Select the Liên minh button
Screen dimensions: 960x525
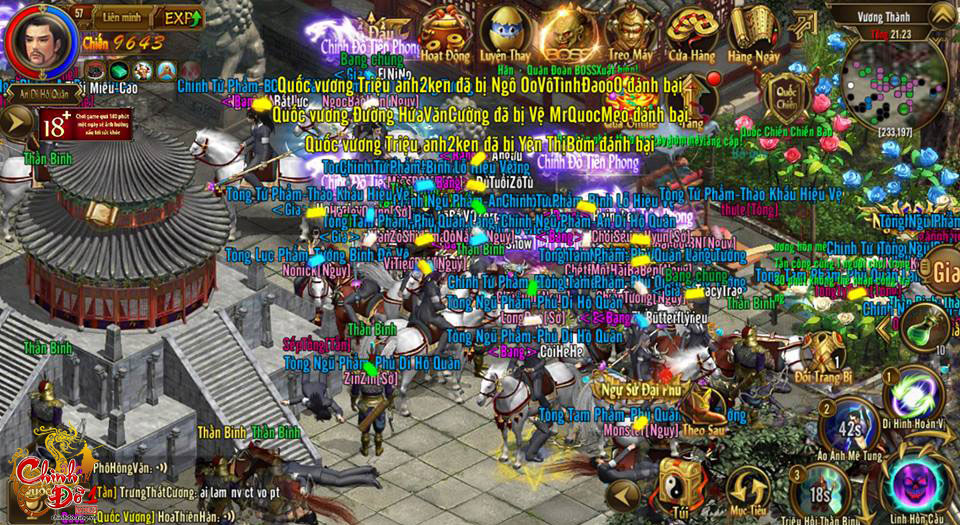pos(112,18)
